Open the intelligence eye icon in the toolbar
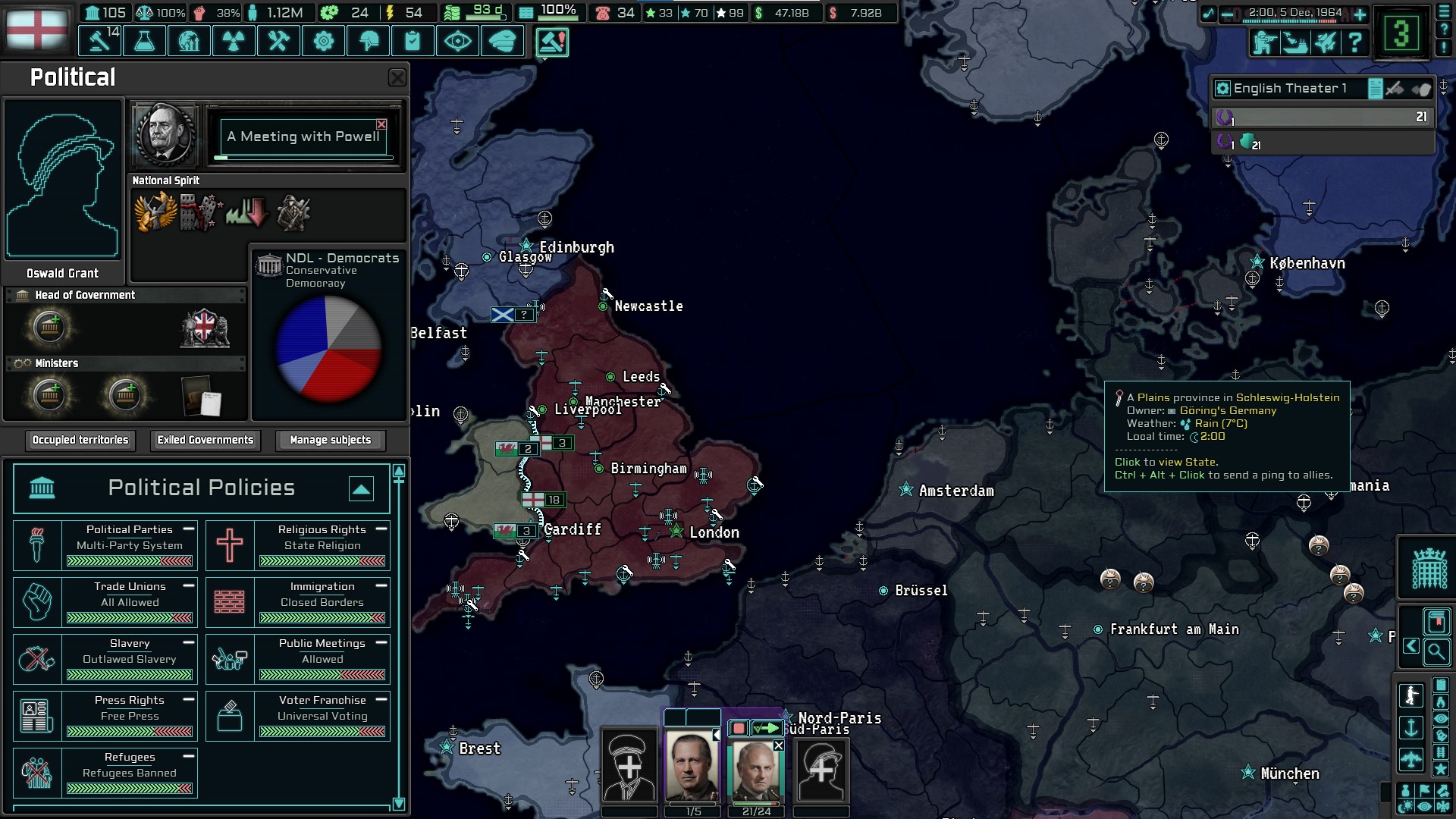Screen dimensions: 1456x819 (x=457, y=41)
